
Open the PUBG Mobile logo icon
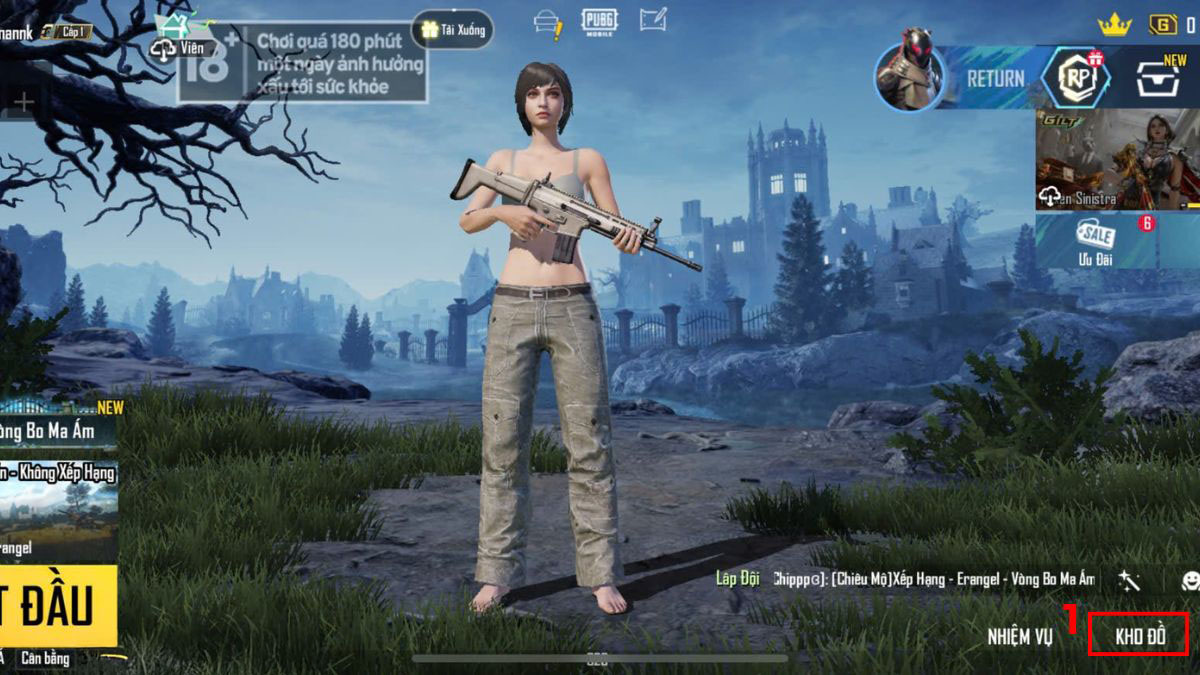click(x=599, y=21)
